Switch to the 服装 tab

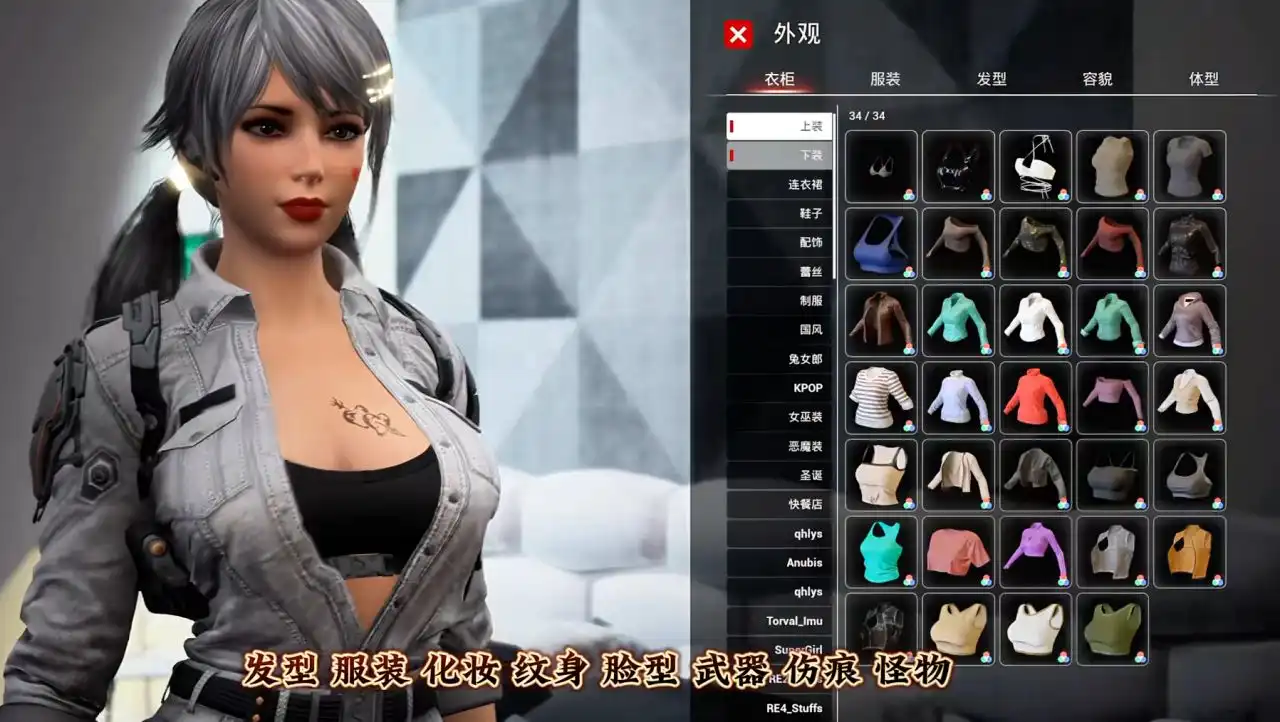click(886, 78)
